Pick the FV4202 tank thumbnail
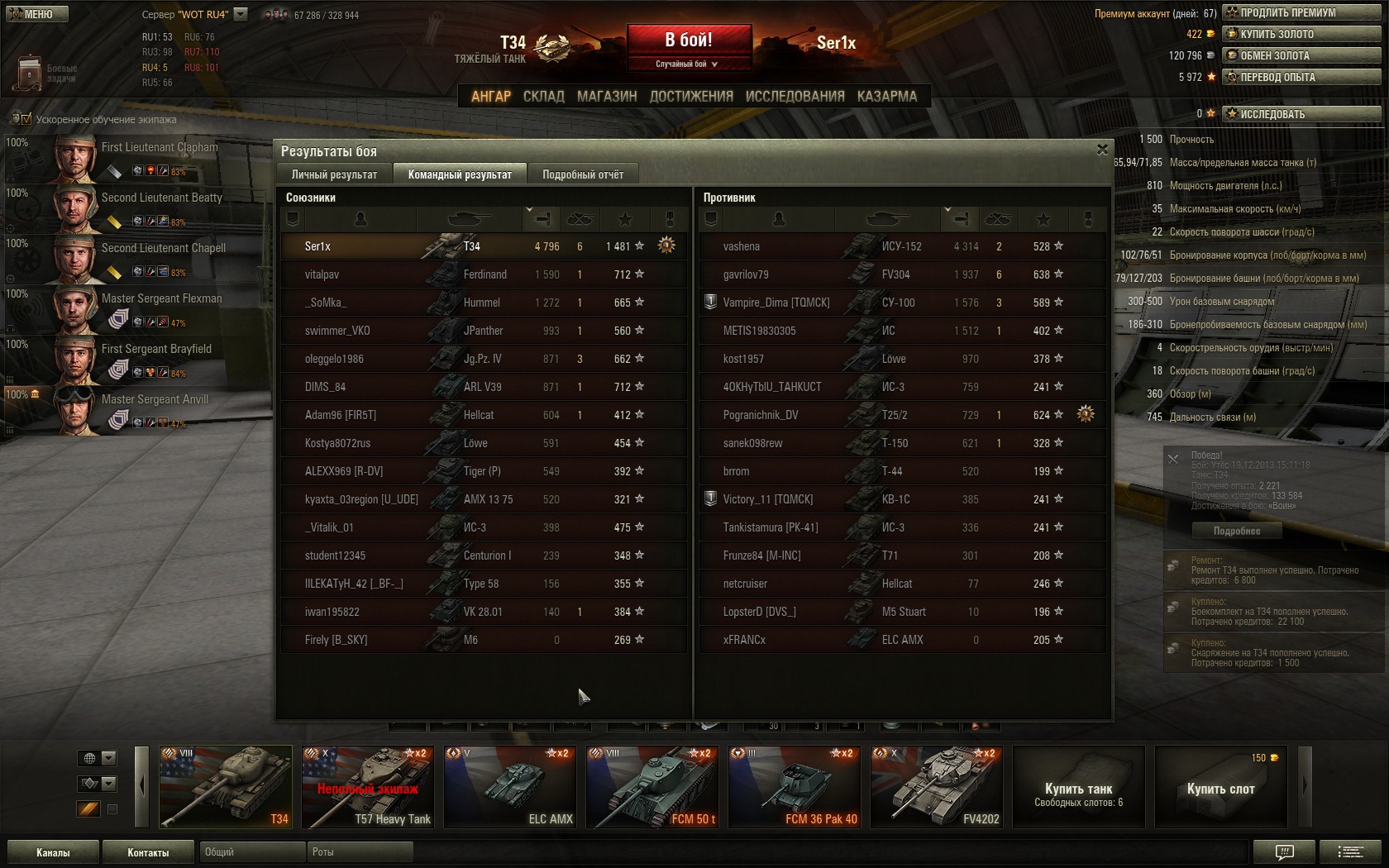This screenshot has width=1389, height=868. (937, 787)
